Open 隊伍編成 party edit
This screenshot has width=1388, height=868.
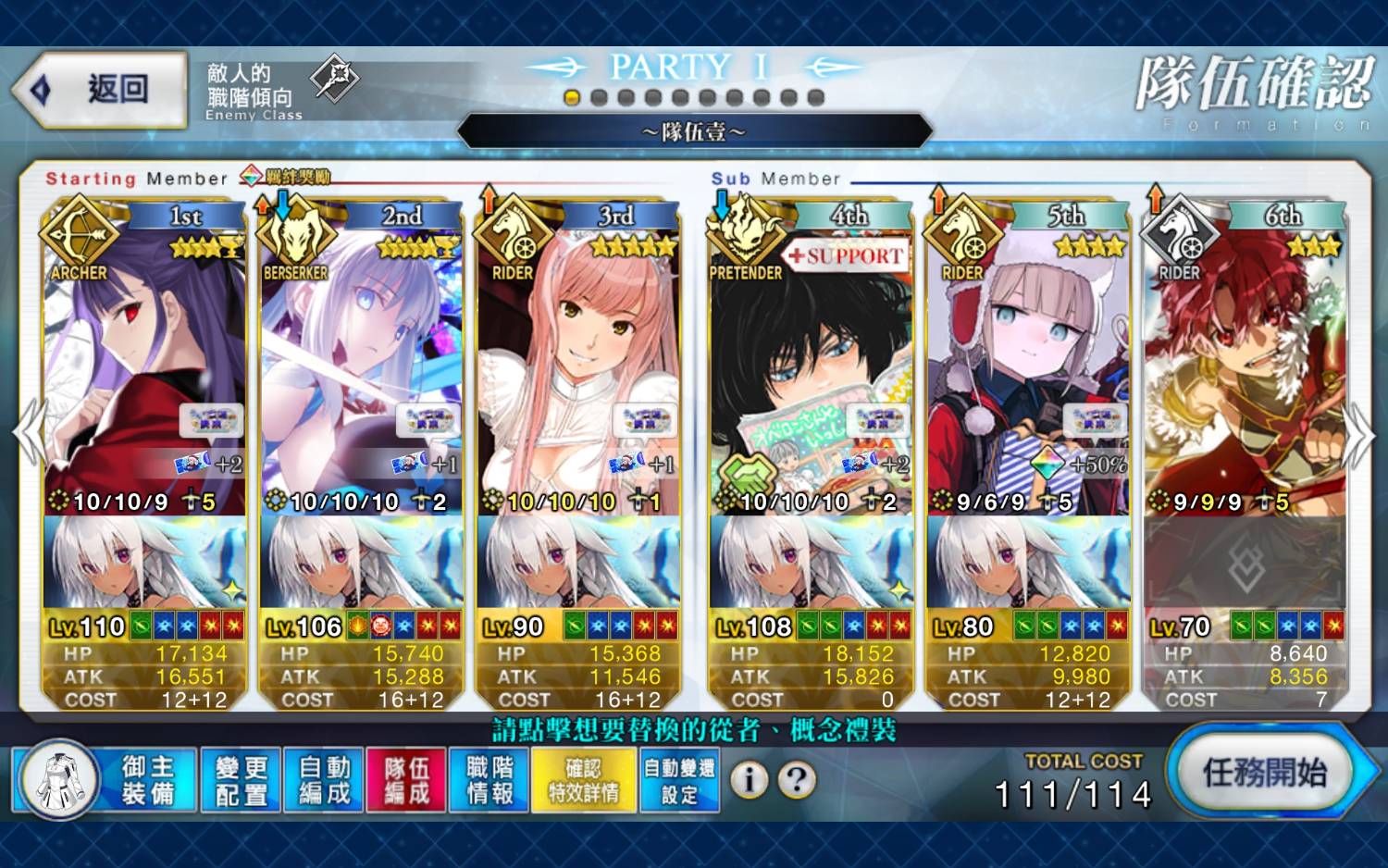(406, 780)
